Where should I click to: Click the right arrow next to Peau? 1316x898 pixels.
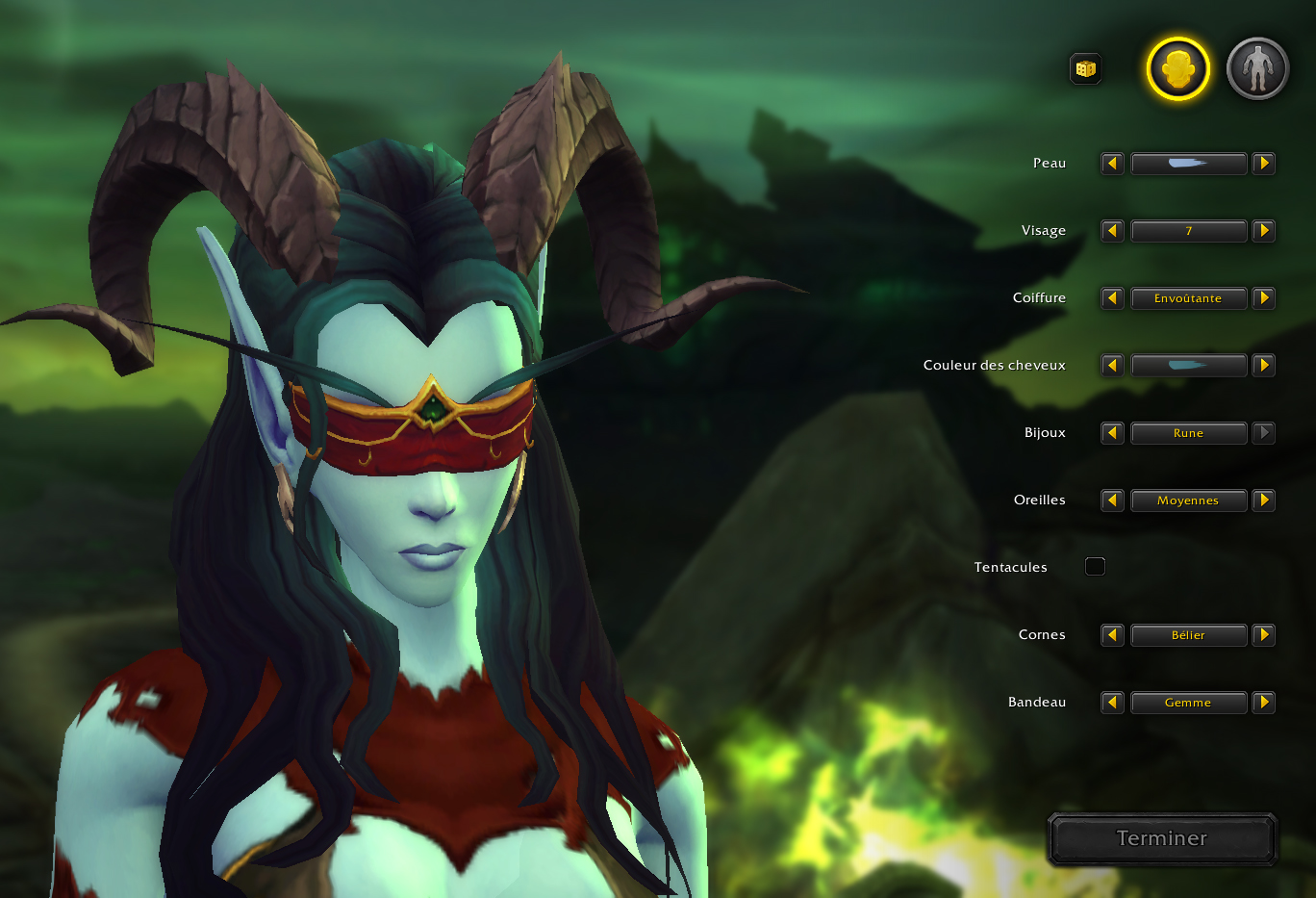pyautogui.click(x=1264, y=163)
